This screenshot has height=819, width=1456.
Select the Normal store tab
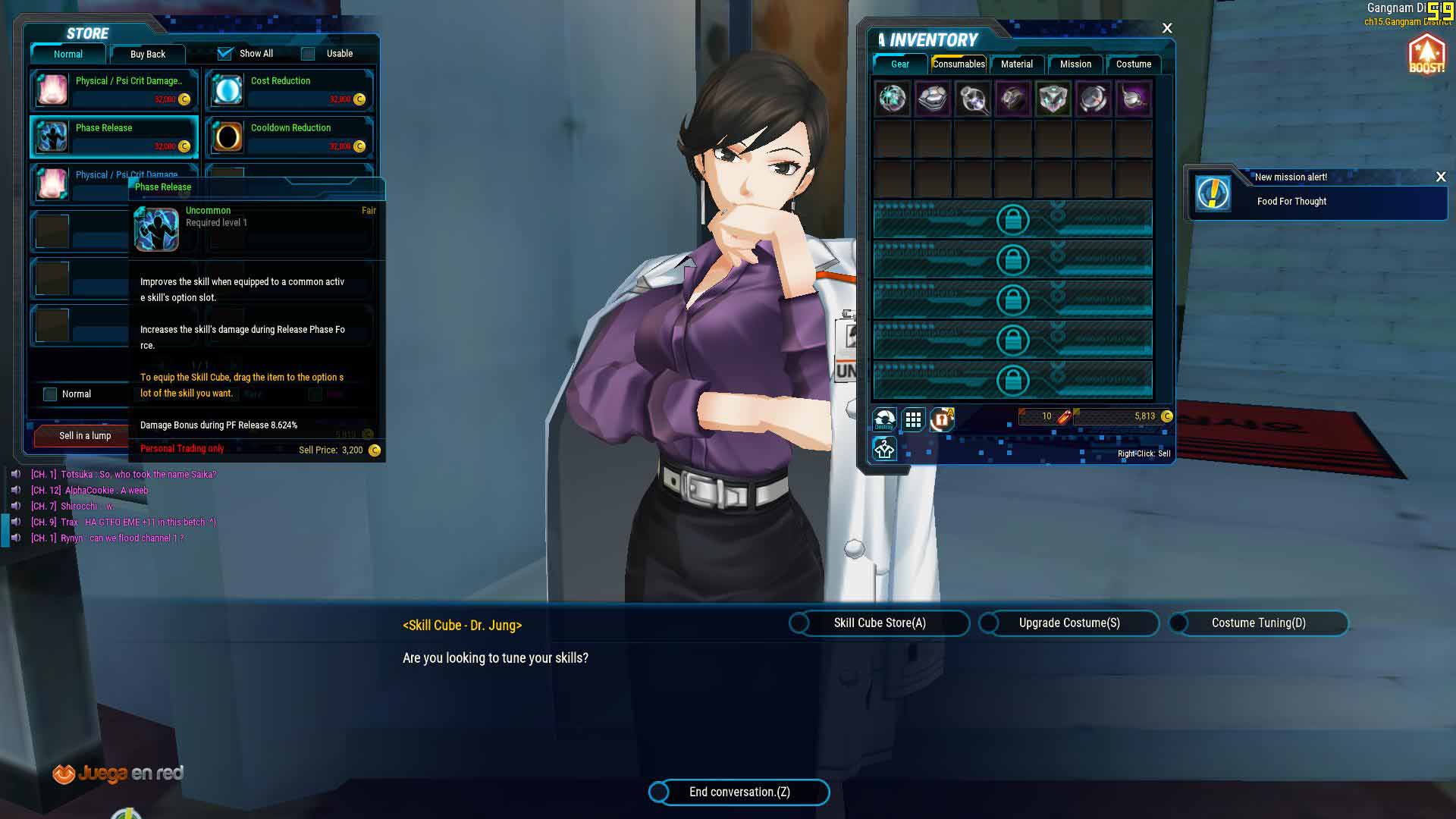tap(68, 54)
